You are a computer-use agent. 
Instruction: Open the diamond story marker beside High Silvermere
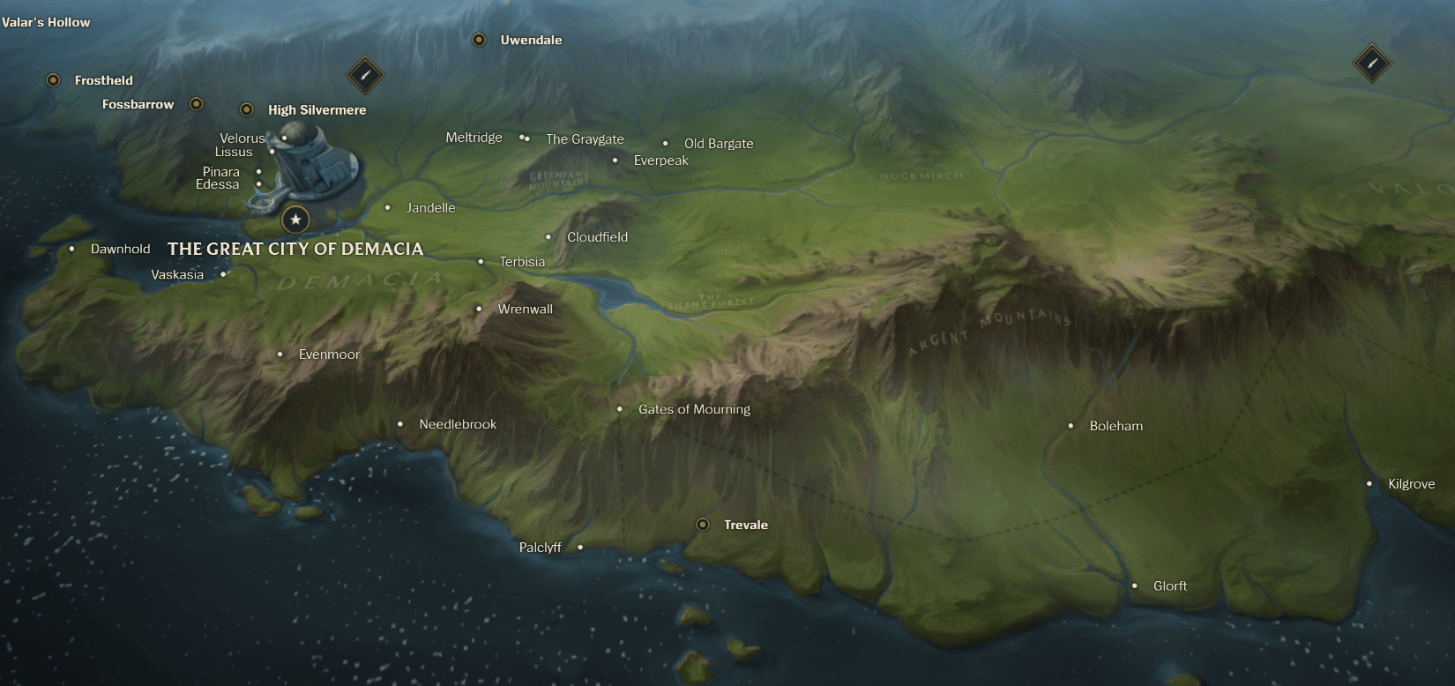click(365, 74)
